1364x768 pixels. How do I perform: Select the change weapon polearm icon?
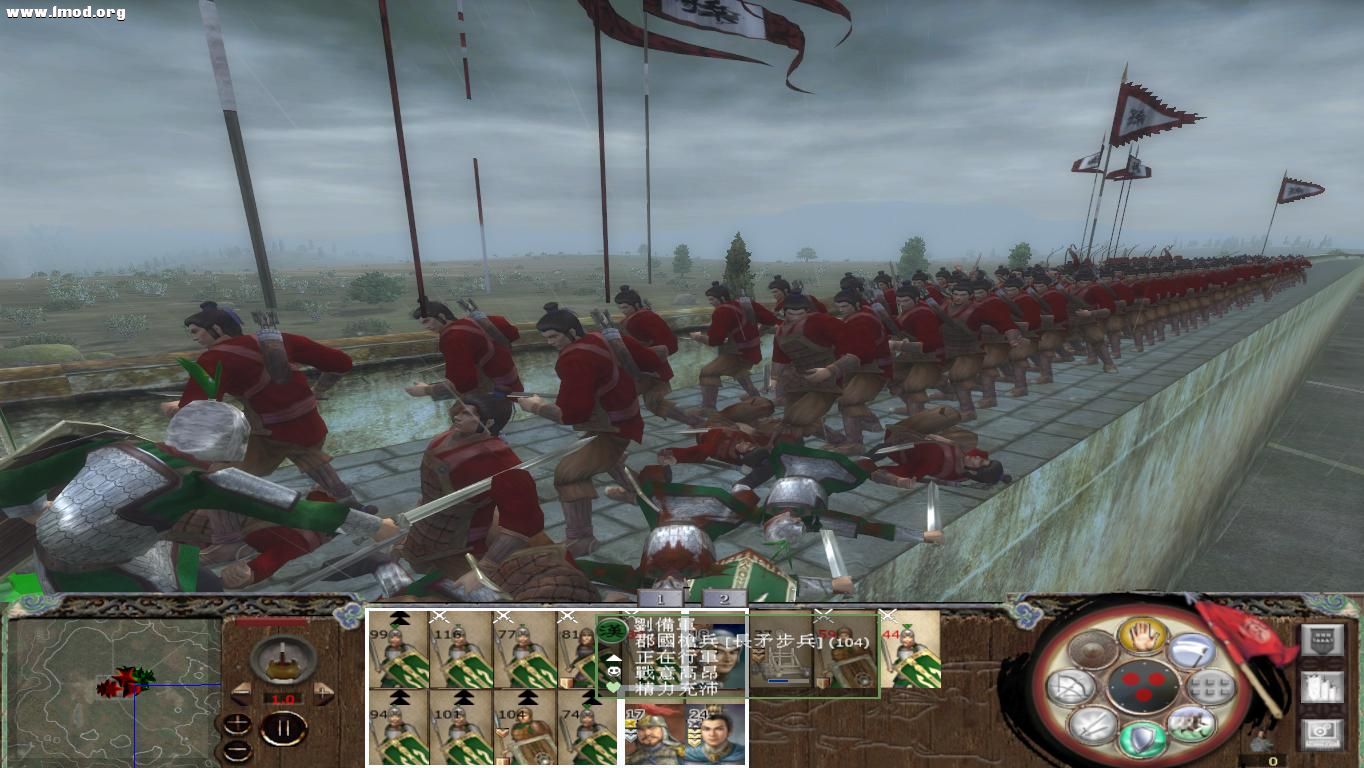[1188, 649]
